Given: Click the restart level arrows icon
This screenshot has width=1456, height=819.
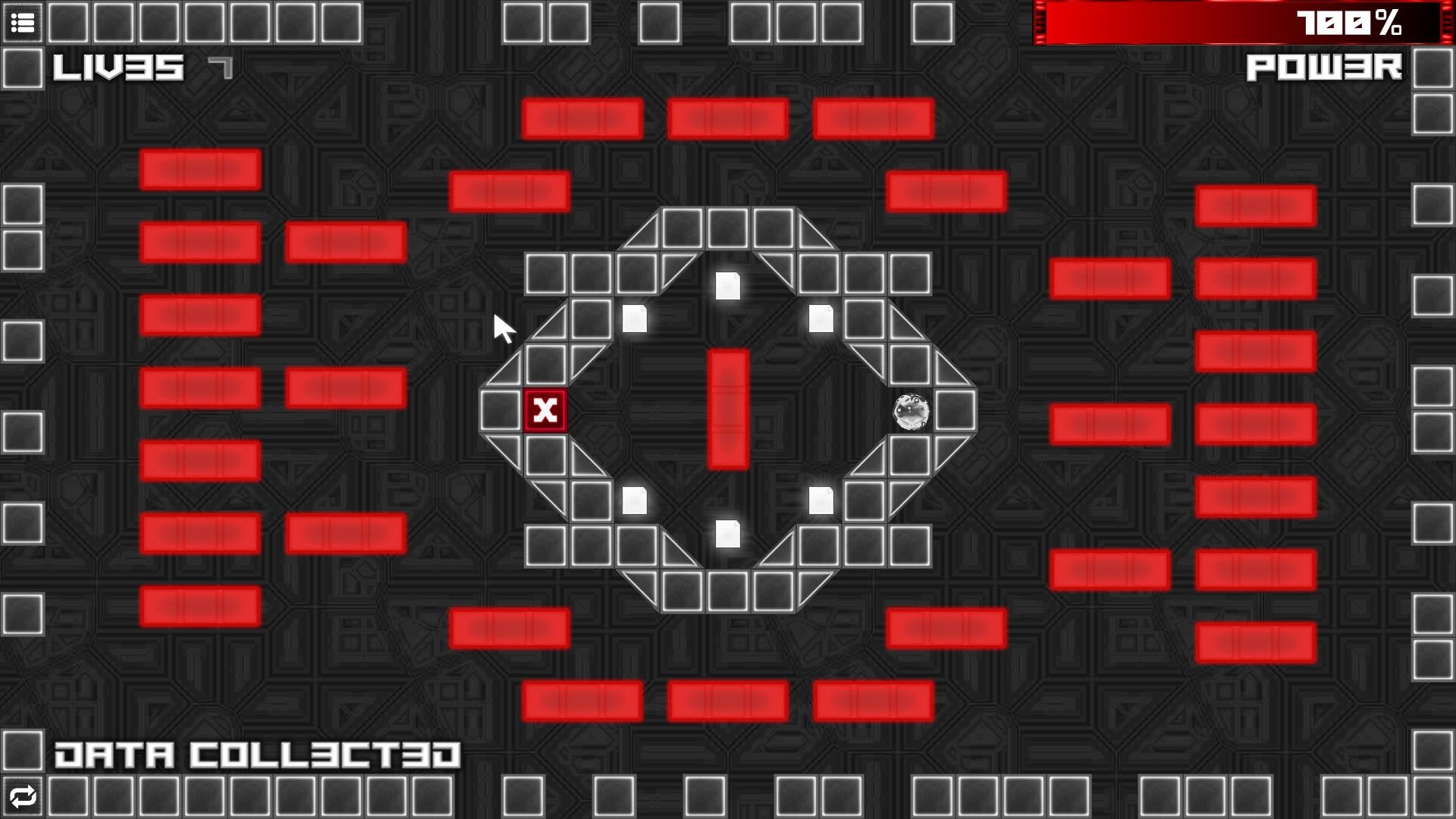Looking at the screenshot, I should click(23, 797).
